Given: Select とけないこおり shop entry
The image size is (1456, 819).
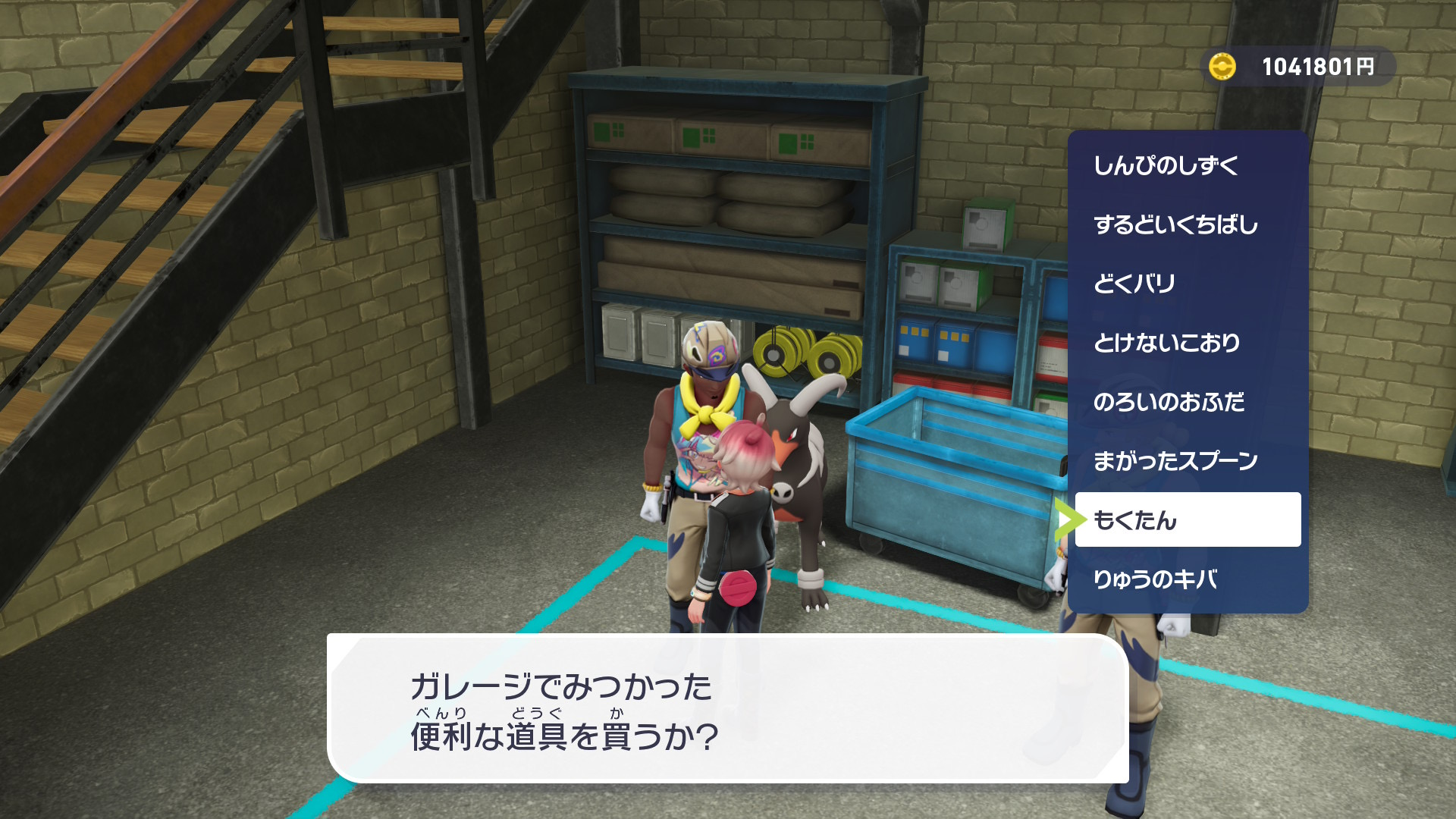Looking at the screenshot, I should point(1188,343).
